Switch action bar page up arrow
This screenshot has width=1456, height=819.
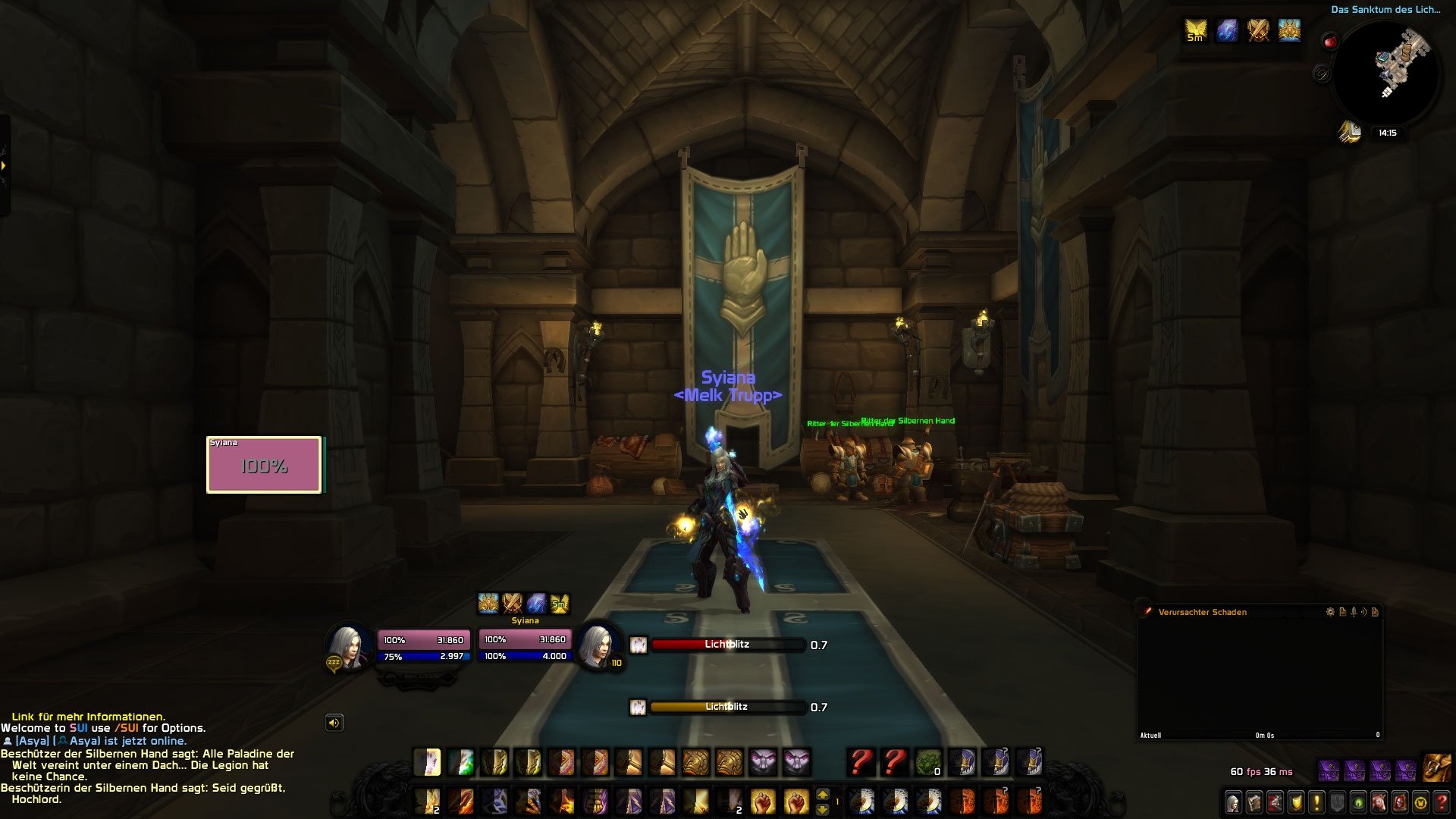823,795
